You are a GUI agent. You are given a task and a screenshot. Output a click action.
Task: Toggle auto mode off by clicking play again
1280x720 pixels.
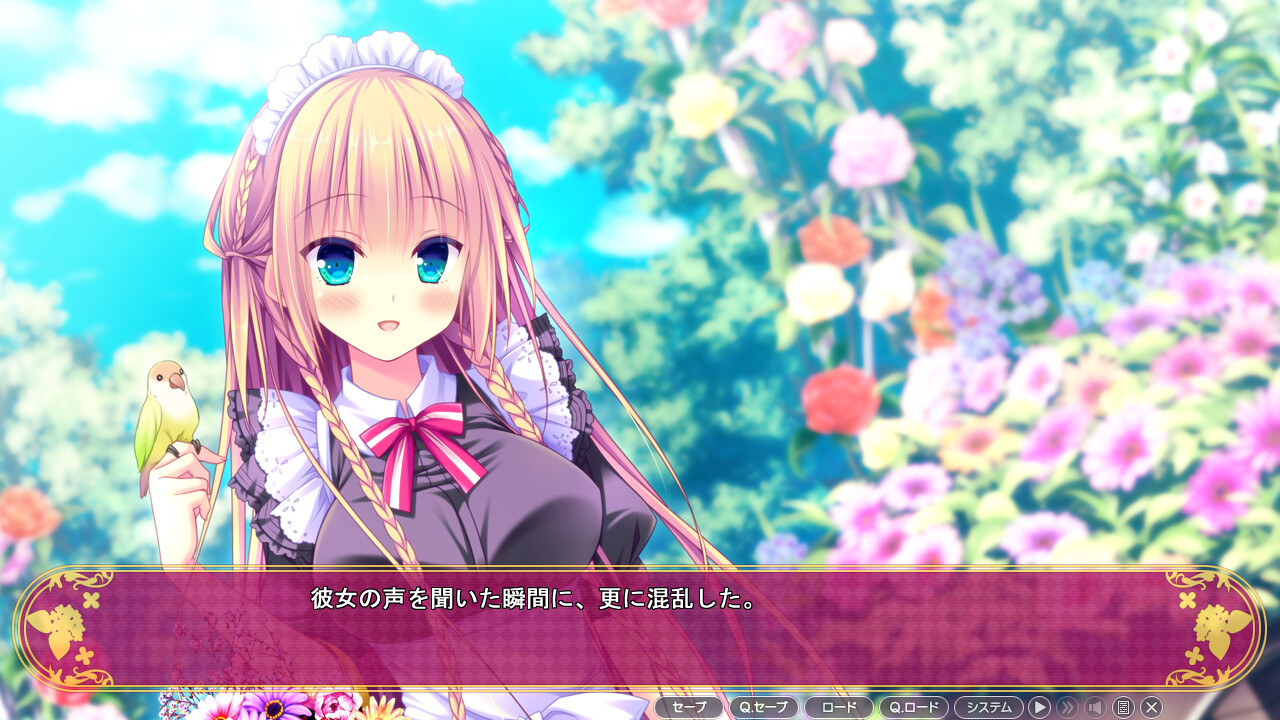(x=1041, y=707)
